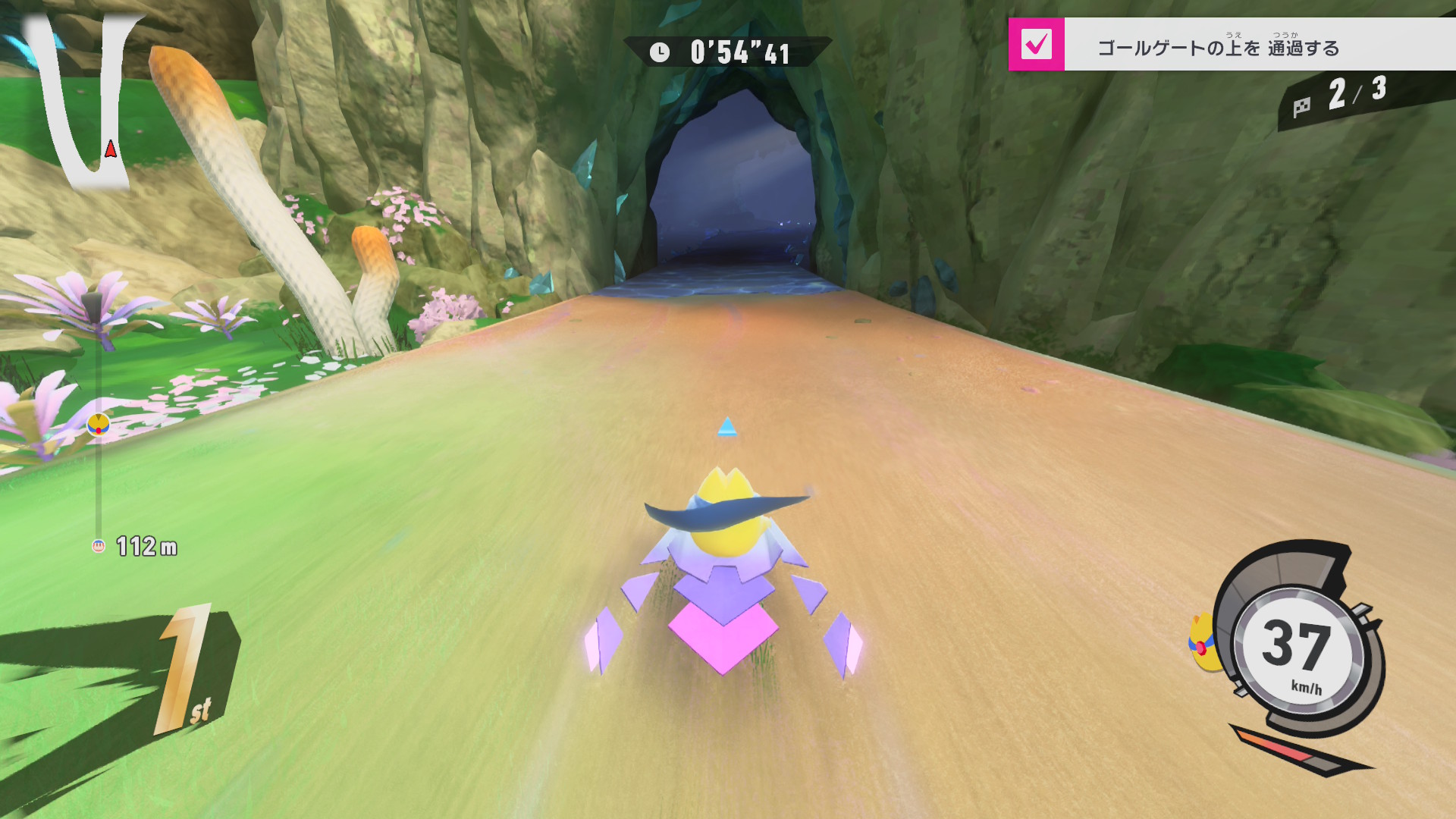Toggle the pink mission checkbox
The width and height of the screenshot is (1456, 819).
tap(1036, 45)
